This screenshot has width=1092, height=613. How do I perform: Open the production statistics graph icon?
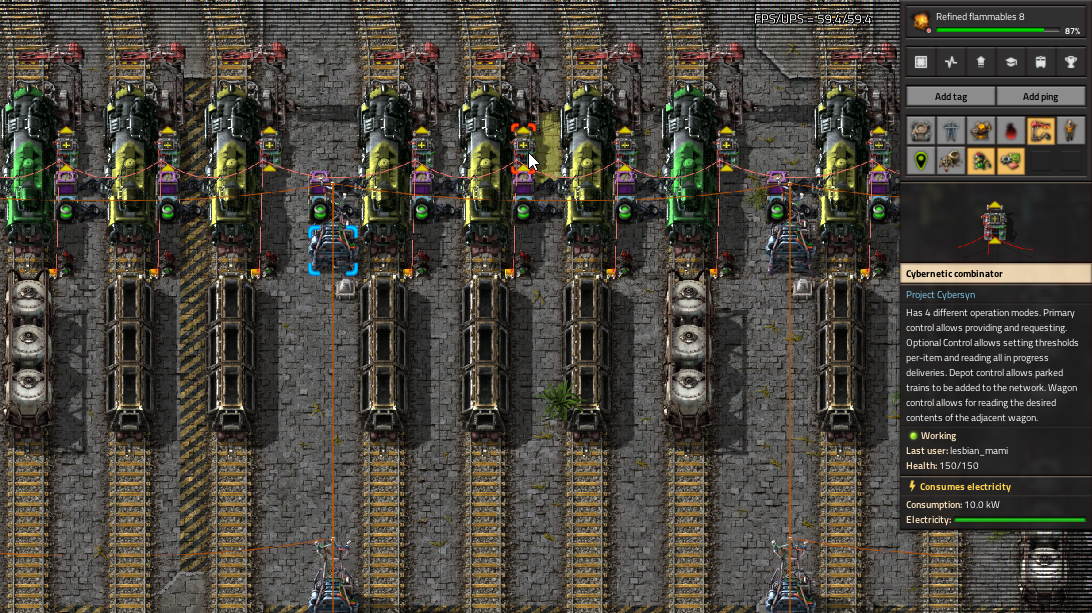pyautogui.click(x=951, y=62)
